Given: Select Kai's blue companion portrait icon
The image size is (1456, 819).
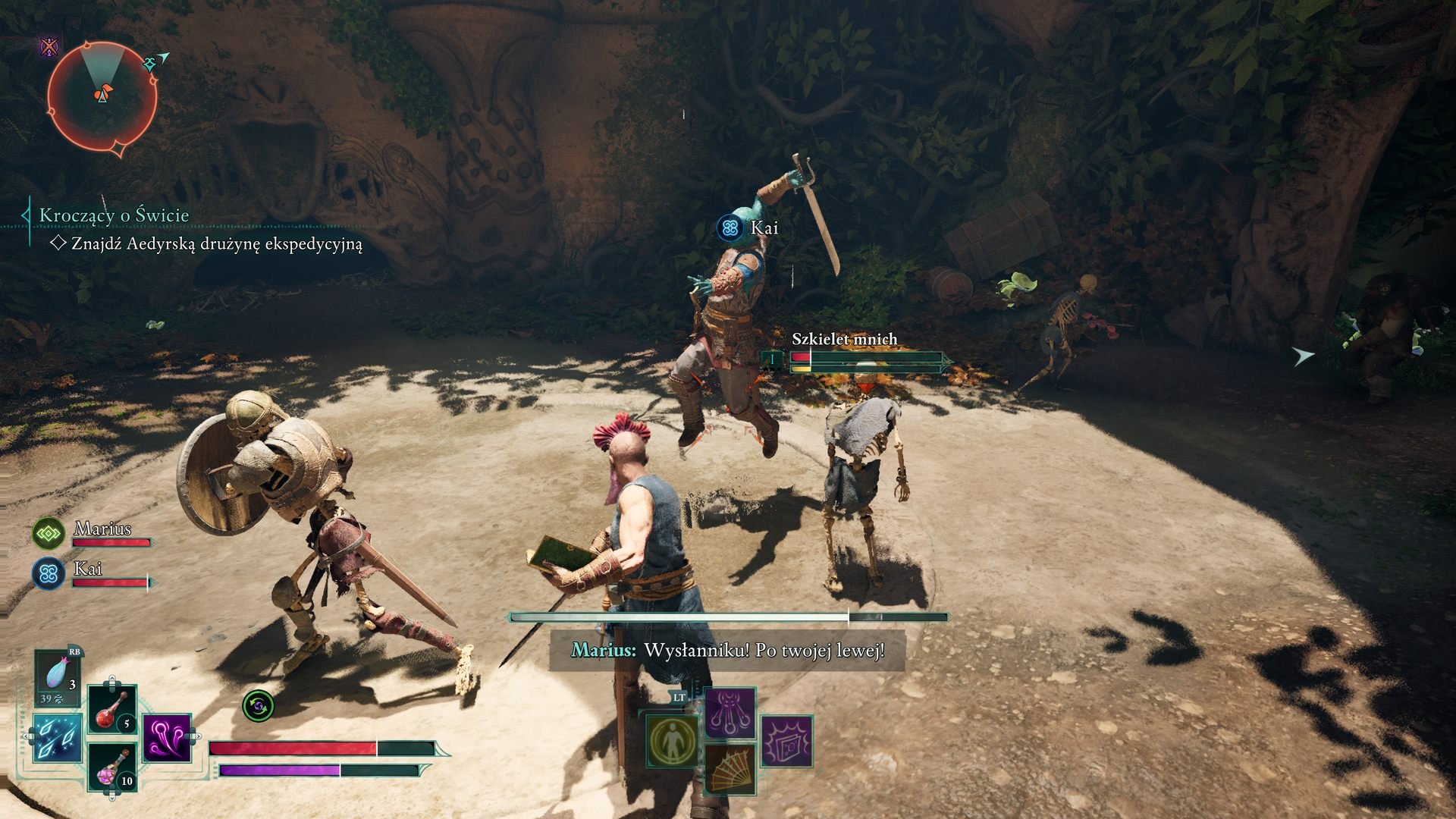Looking at the screenshot, I should click(x=49, y=574).
